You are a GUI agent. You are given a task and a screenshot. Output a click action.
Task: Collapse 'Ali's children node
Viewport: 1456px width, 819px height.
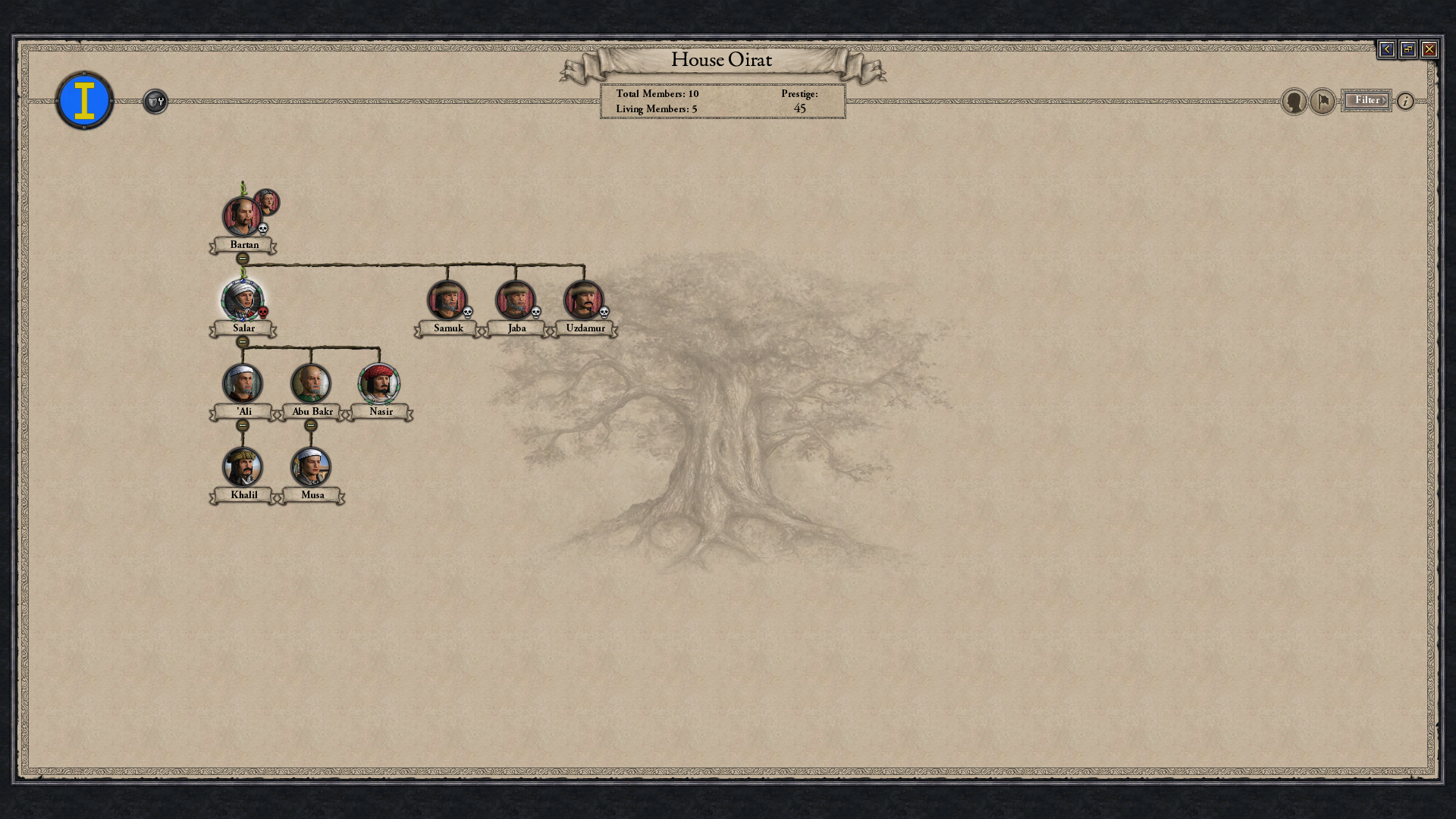pos(242,426)
